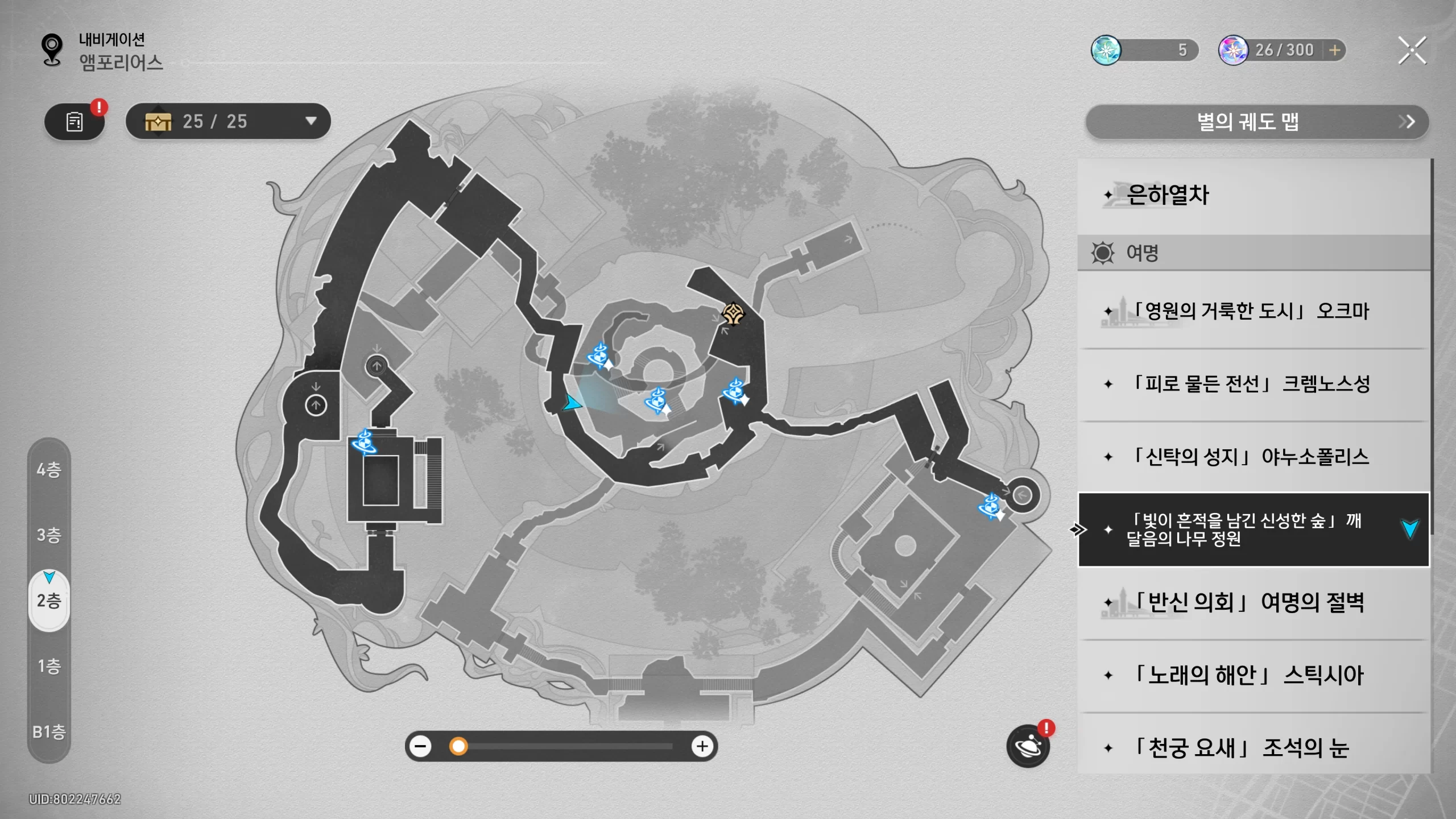Zoom in the map with plus button
This screenshot has height=819, width=1456.
pos(702,746)
